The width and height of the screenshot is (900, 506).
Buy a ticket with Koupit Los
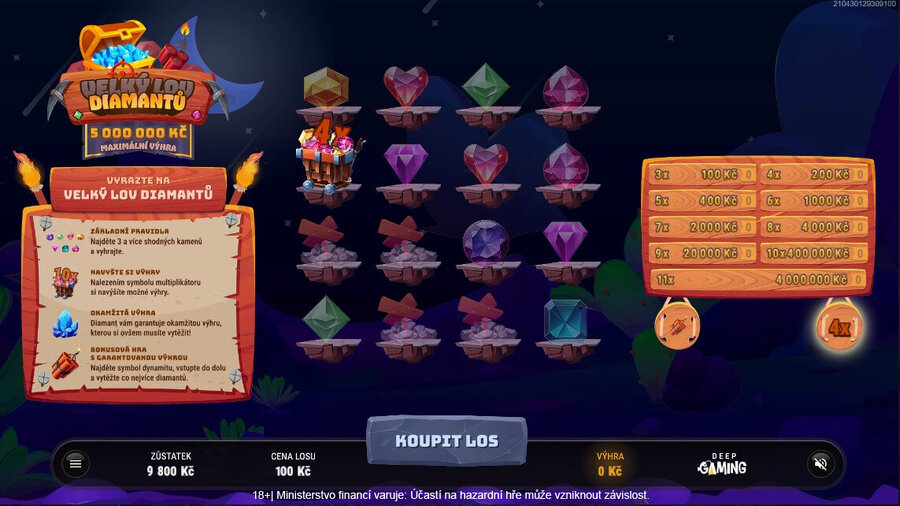pos(446,441)
